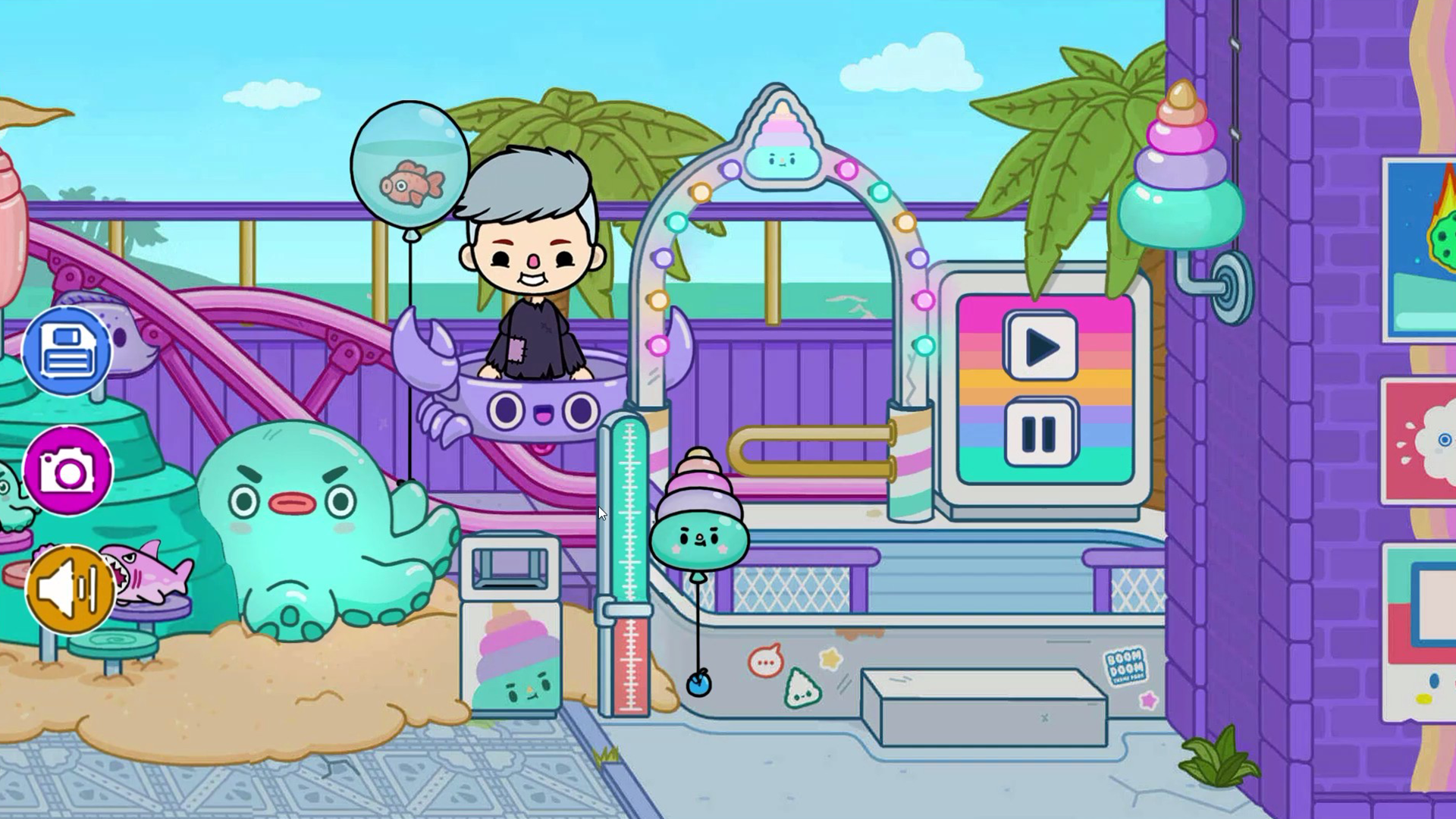This screenshot has height=819, width=1456.
Task: Click the save/floppy disk icon
Action: [x=68, y=350]
